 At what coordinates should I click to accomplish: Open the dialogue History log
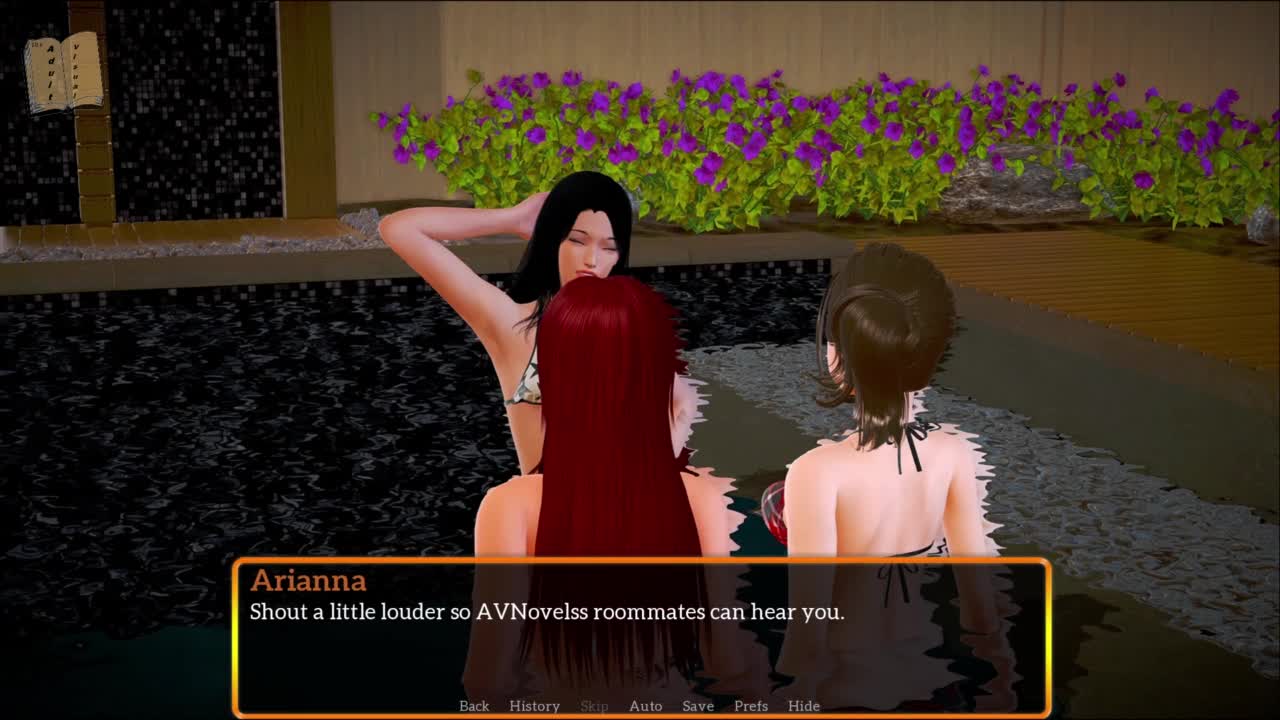534,706
